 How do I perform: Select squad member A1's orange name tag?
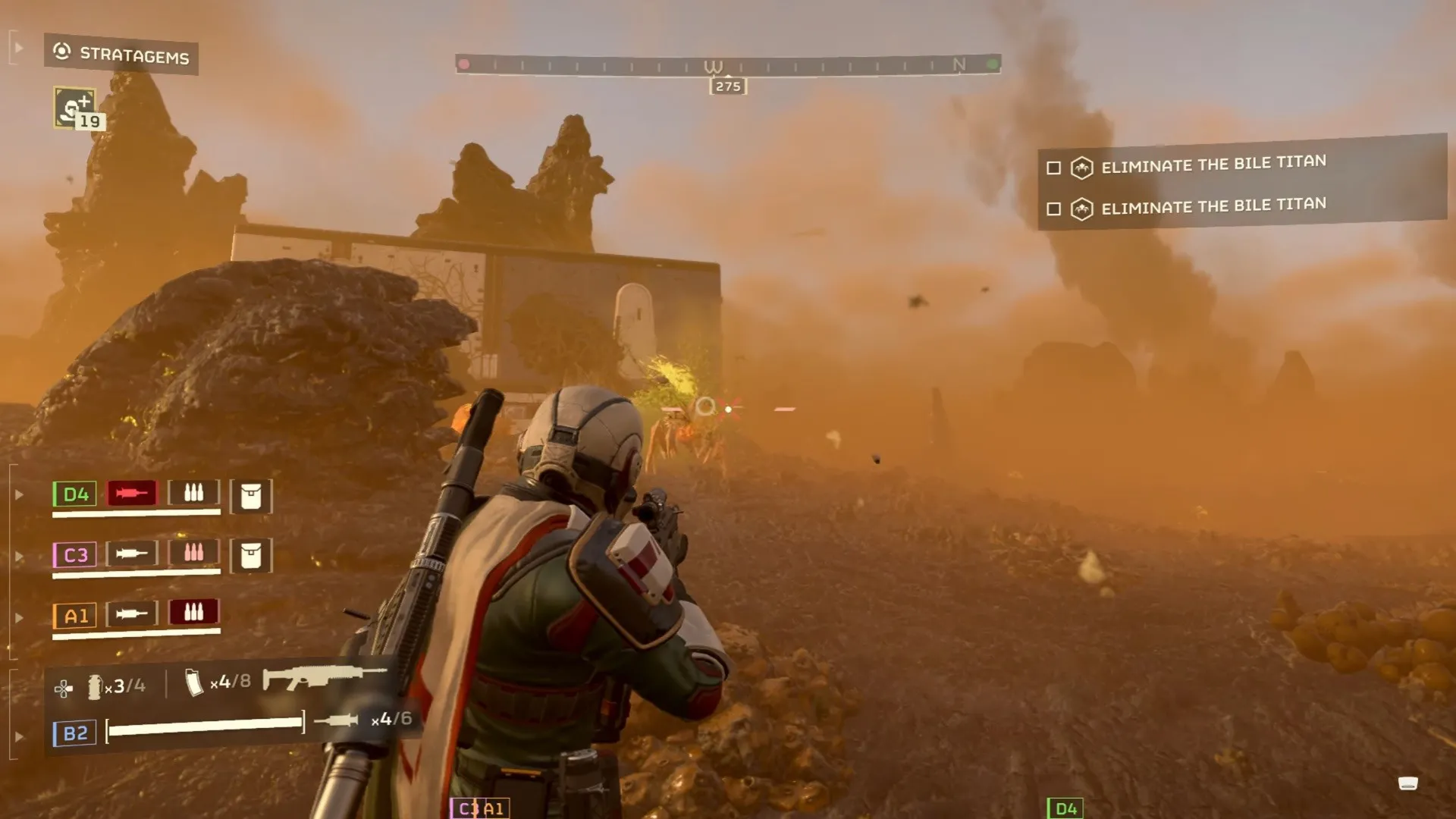click(75, 616)
